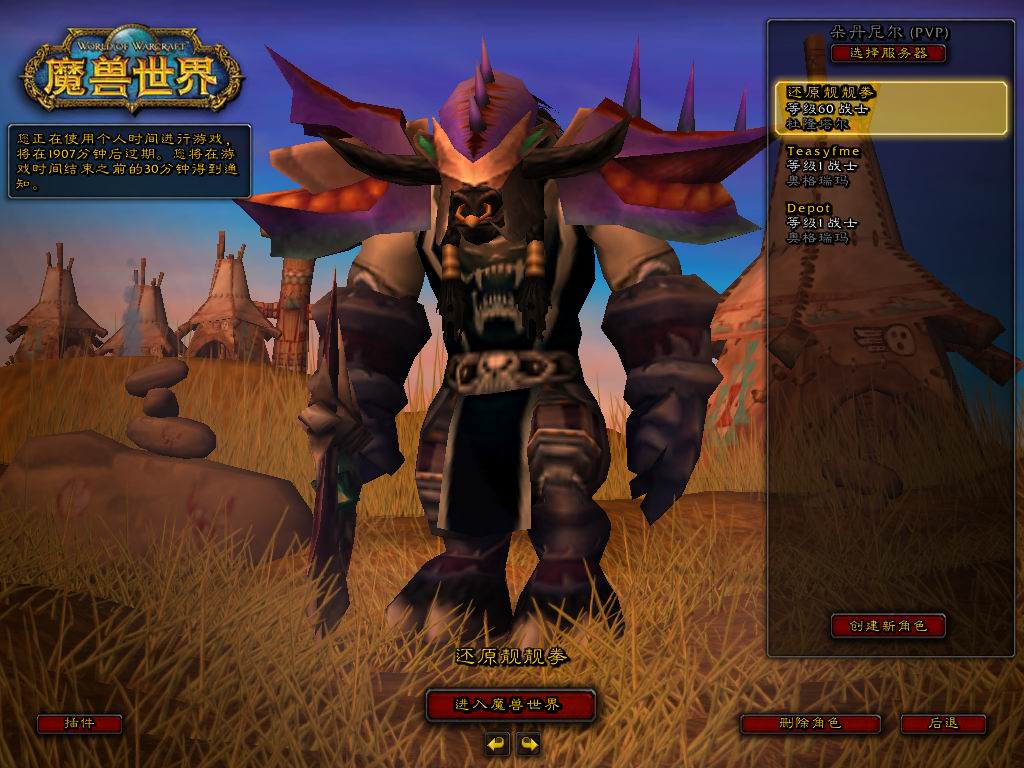Create a new character with 创建新角色
This screenshot has width=1024, height=768.
888,626
